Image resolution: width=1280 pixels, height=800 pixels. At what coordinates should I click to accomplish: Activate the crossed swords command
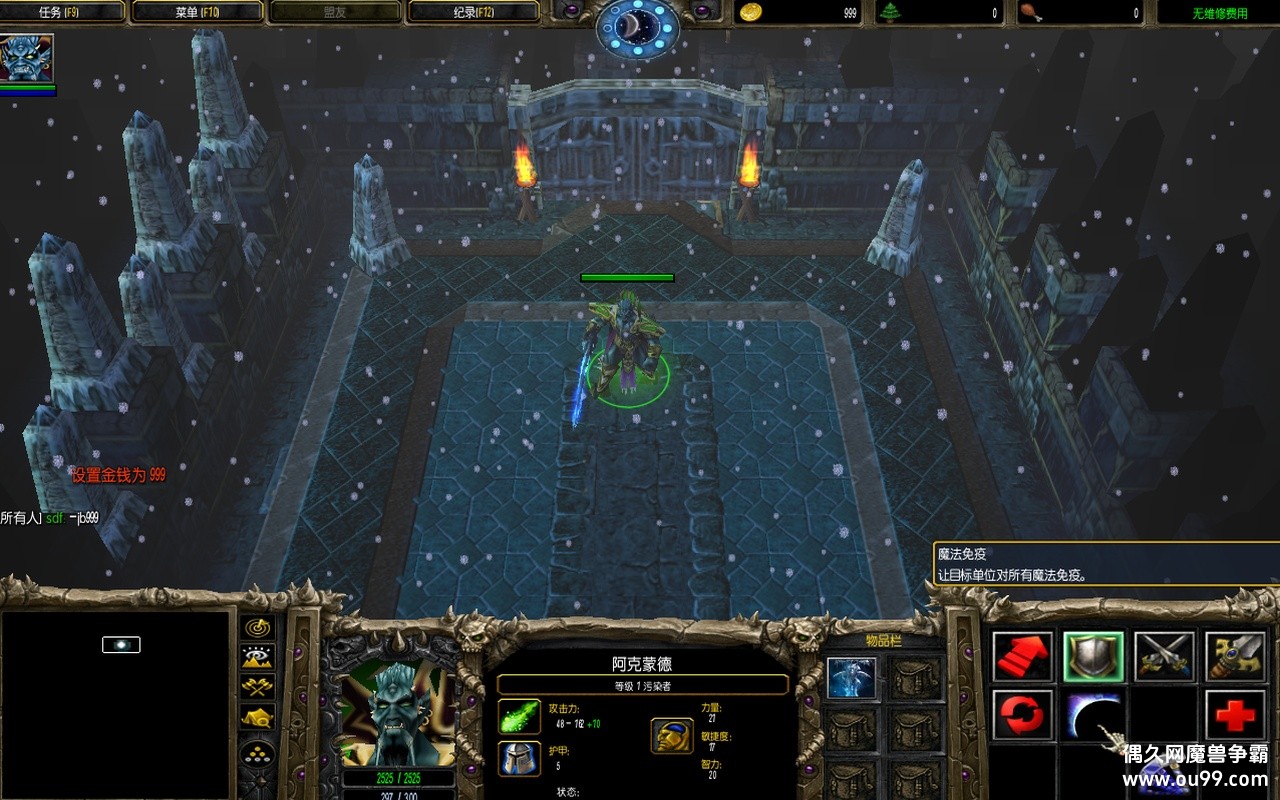tap(1164, 657)
